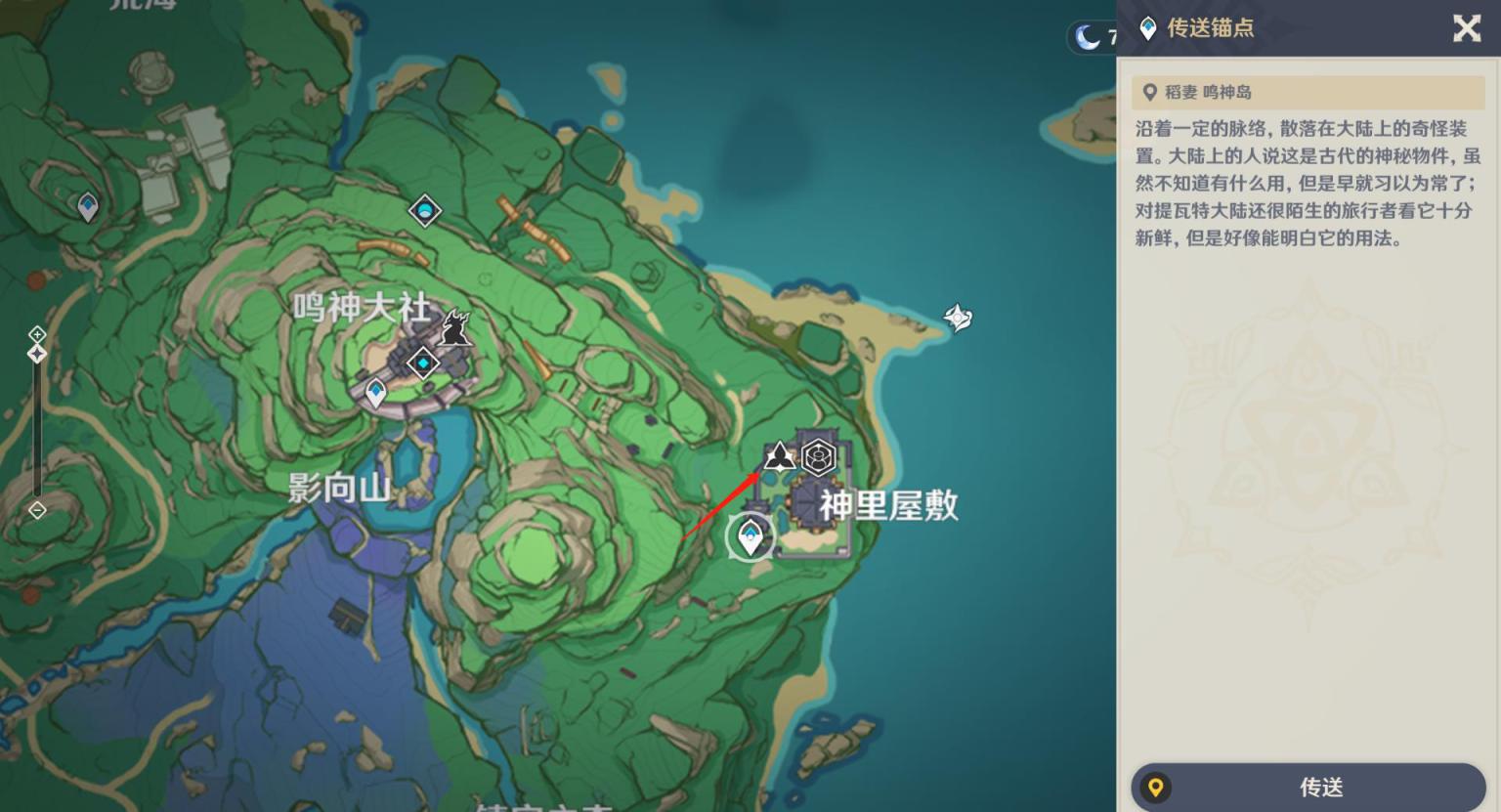Close the teleport waypoint panel

click(x=1466, y=28)
